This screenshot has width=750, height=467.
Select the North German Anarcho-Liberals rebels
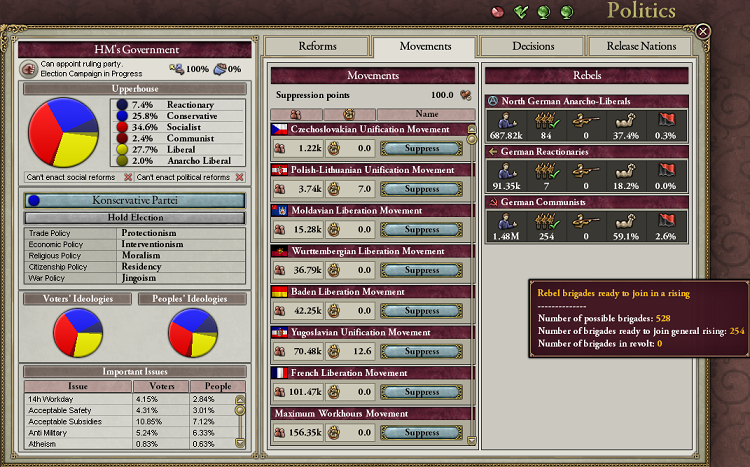[587, 101]
